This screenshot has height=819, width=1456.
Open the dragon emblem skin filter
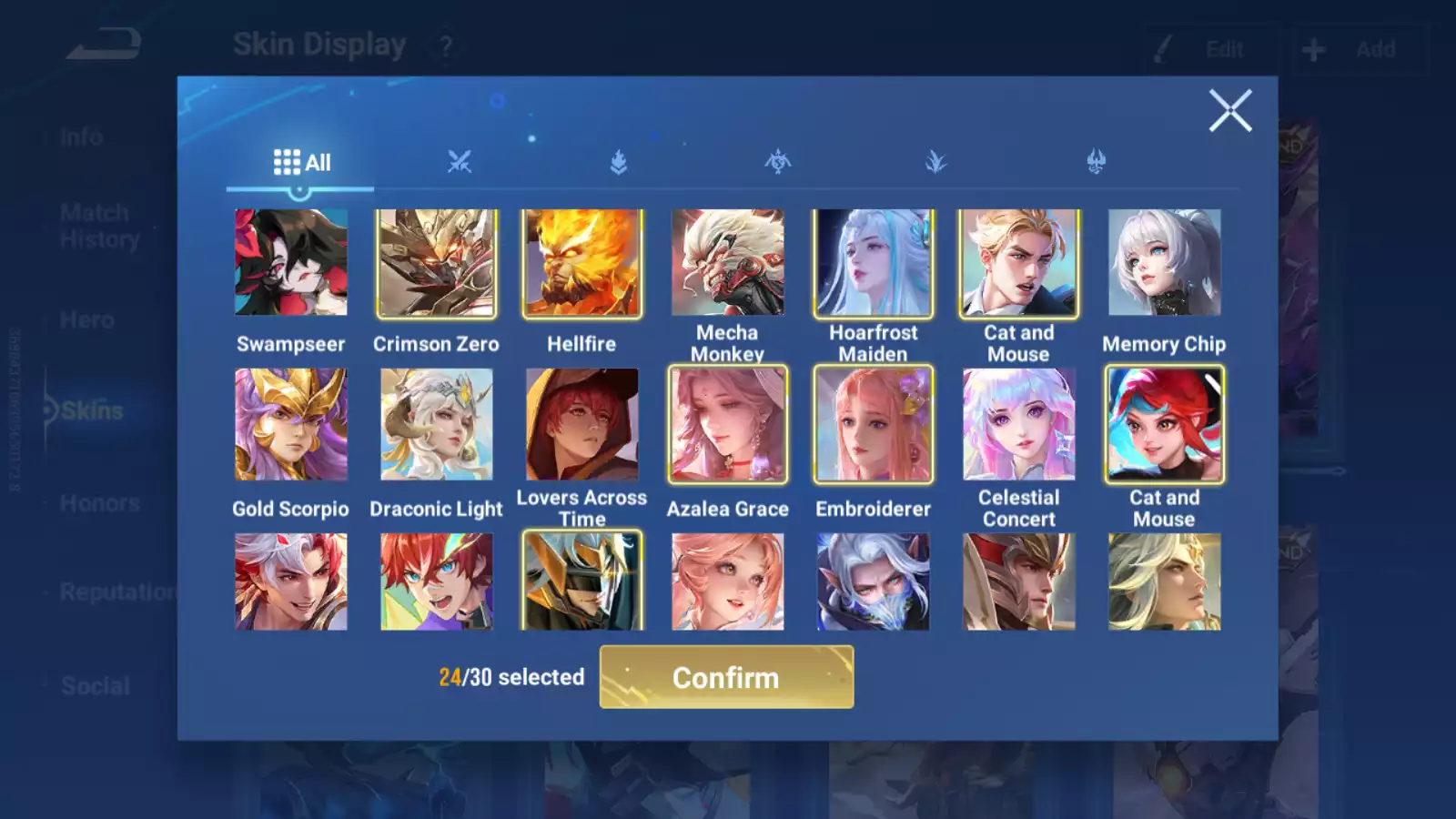[779, 162]
